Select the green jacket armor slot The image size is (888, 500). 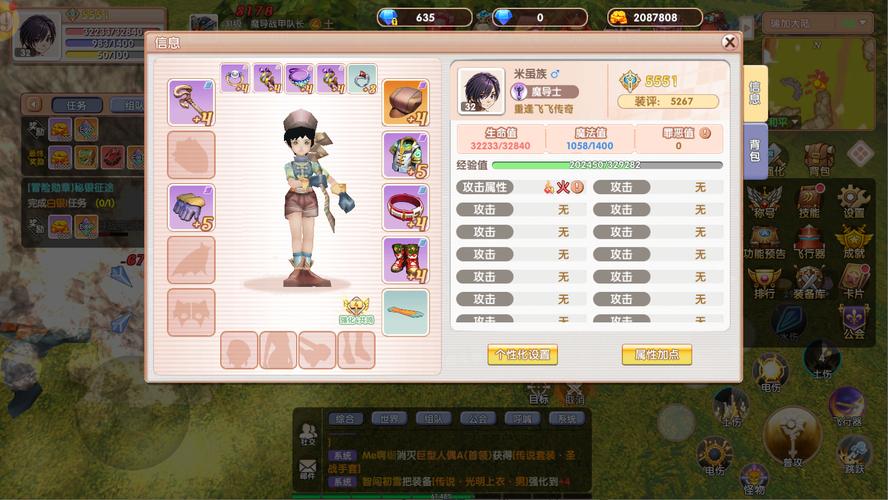pos(405,155)
